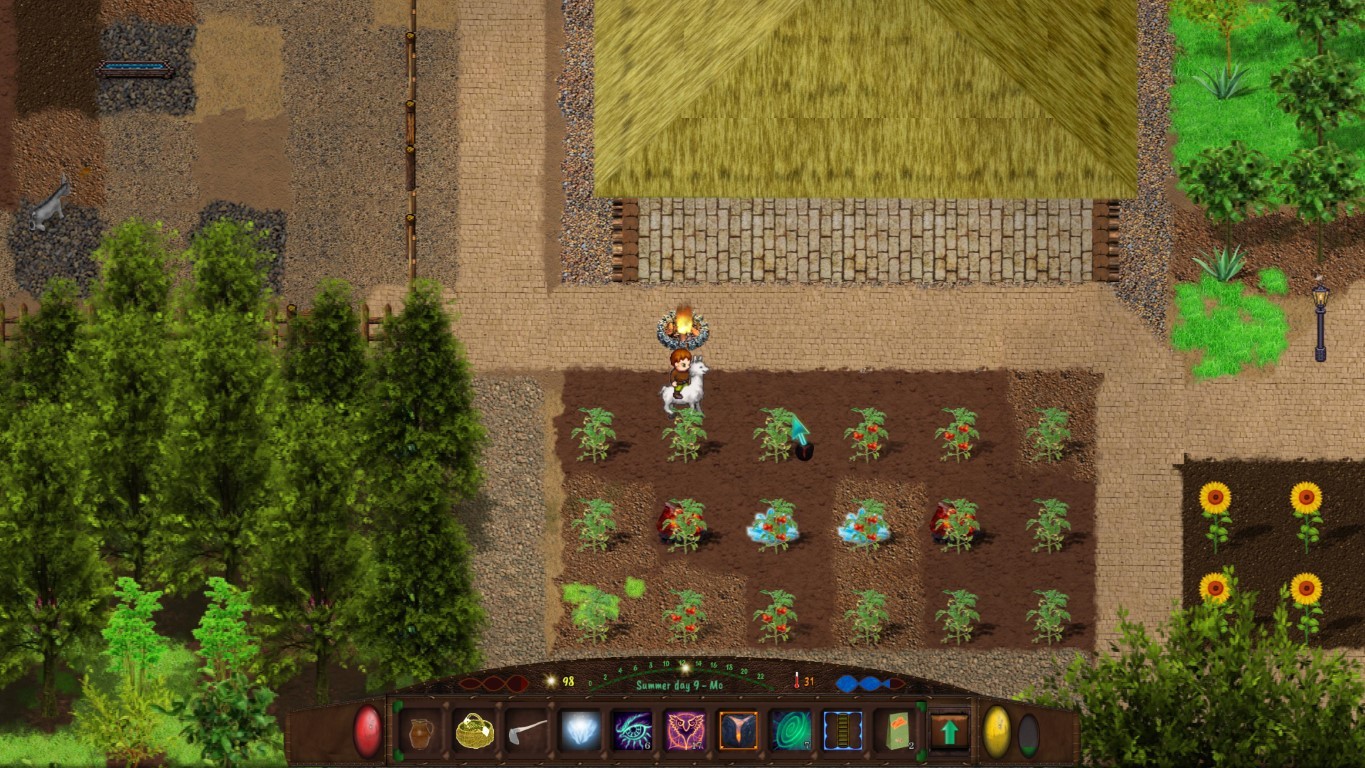
Task: Activate the purple owl spell
Action: [685, 731]
